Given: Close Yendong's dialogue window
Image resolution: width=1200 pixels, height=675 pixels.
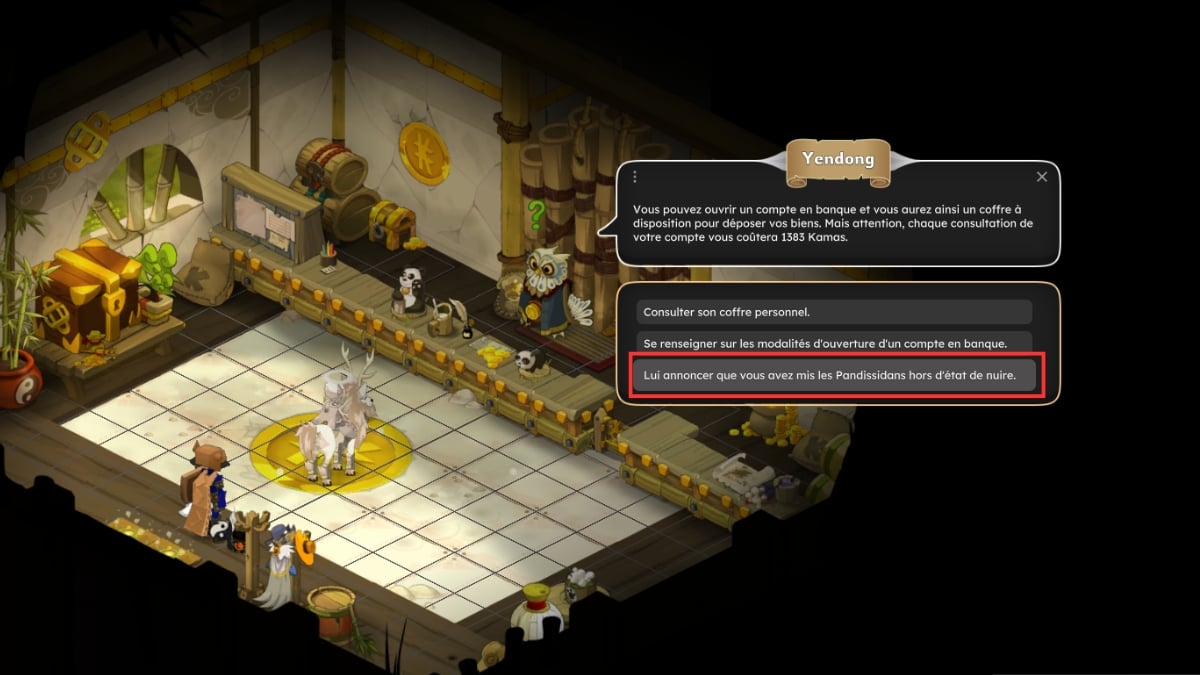Looking at the screenshot, I should [1042, 177].
